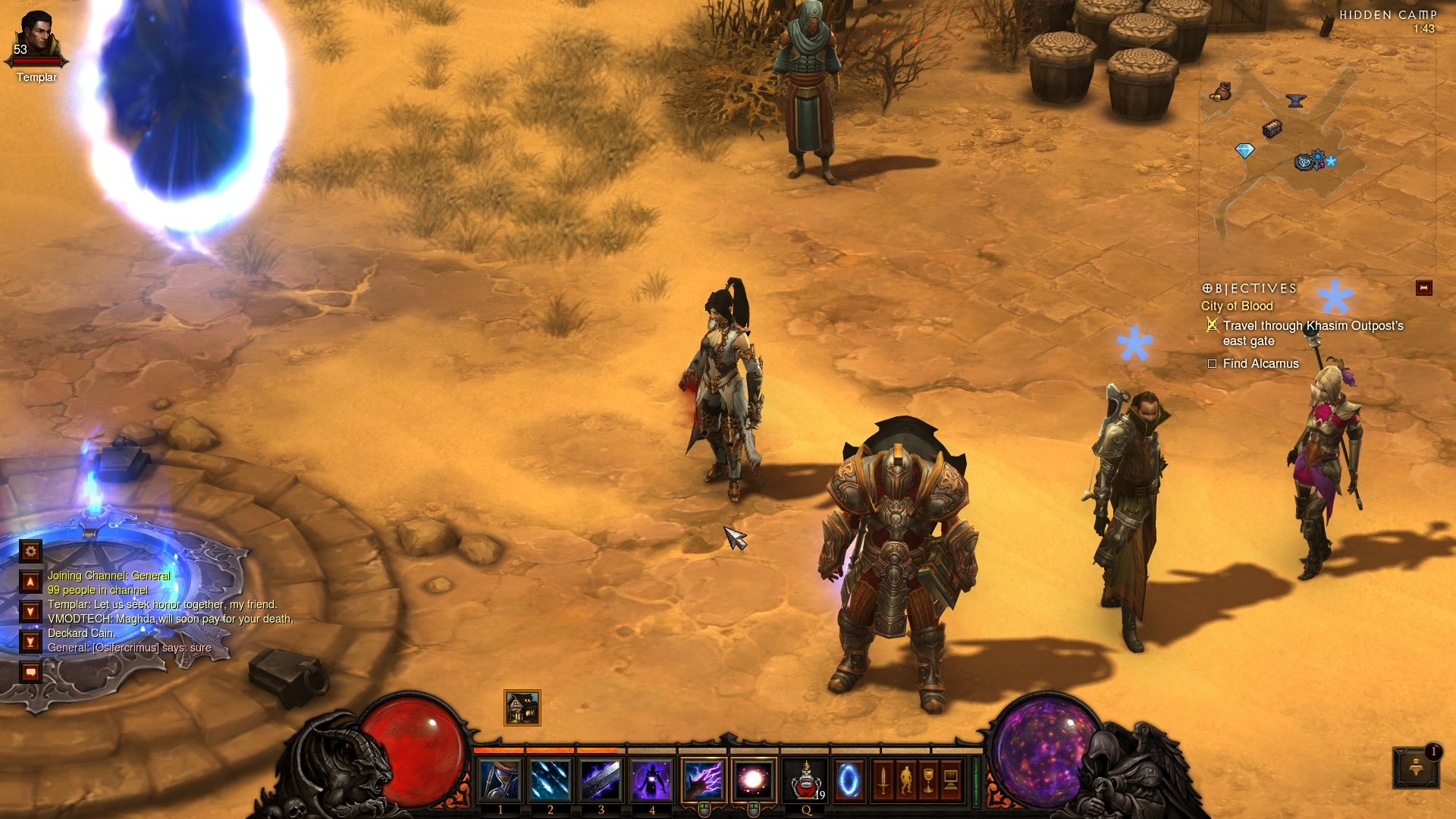Viewport: 1456px width, 819px height.
Task: Open a Town Portal with the blue portal icon
Action: 849,780
